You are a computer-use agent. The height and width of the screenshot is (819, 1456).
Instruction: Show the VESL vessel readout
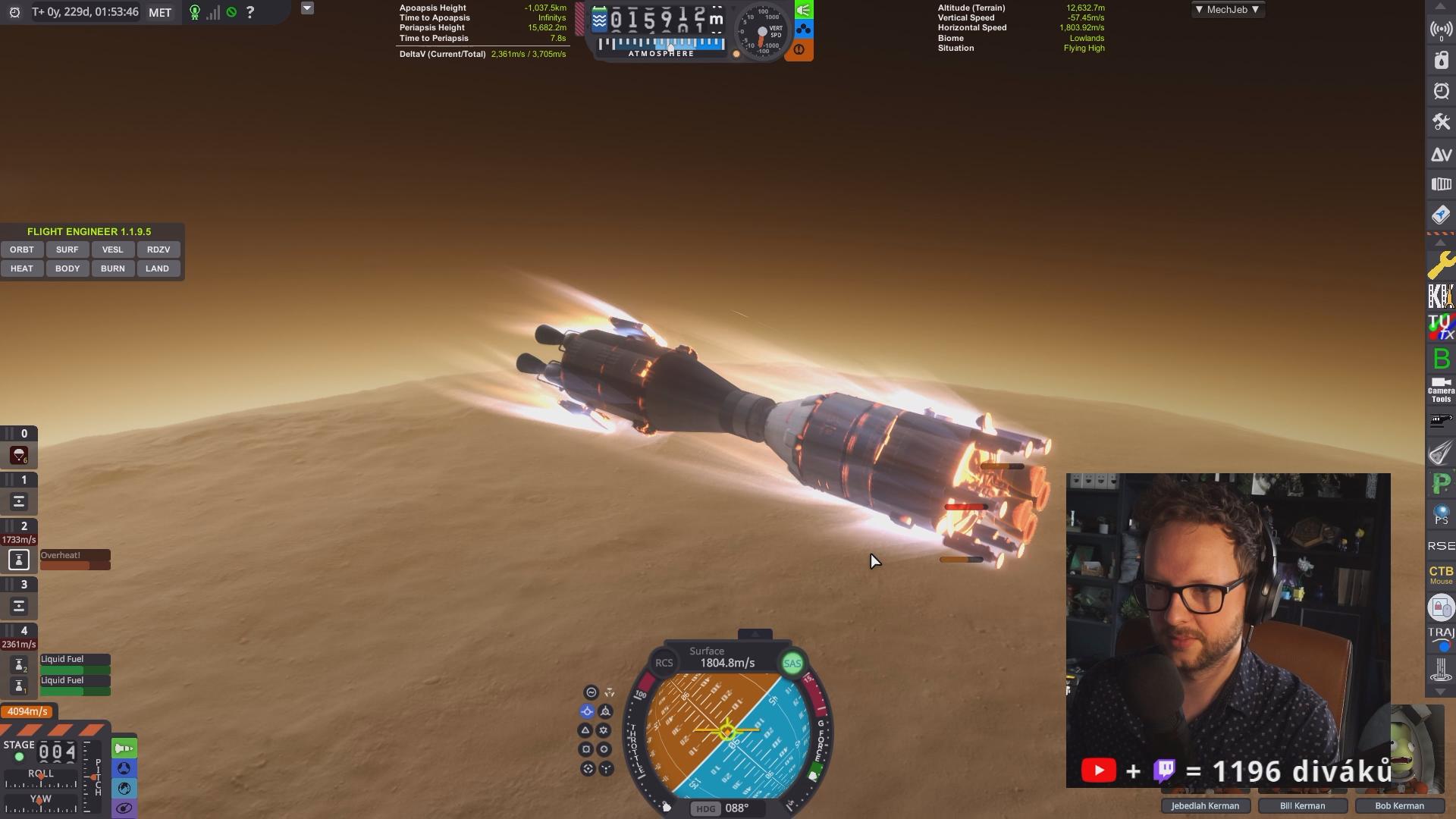112,249
